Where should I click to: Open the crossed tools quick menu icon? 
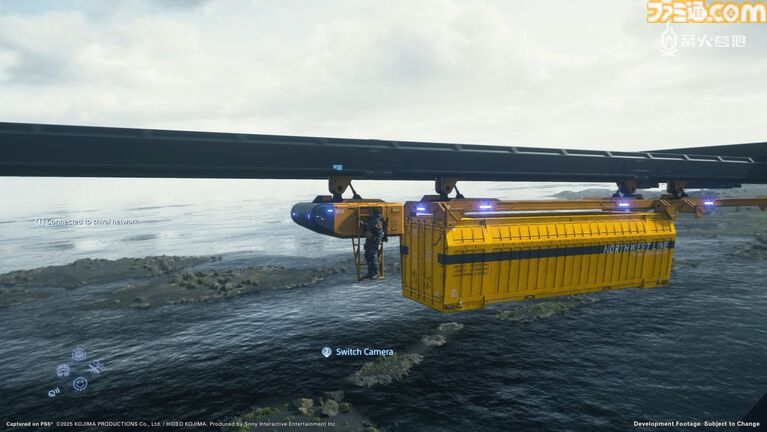pyautogui.click(x=95, y=367)
